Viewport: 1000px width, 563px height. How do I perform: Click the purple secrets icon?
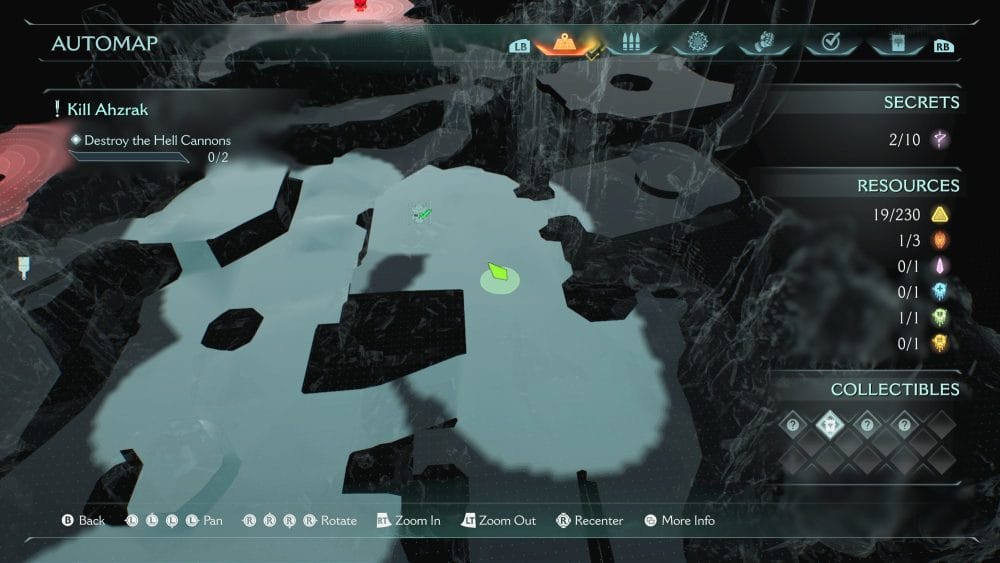(x=940, y=140)
